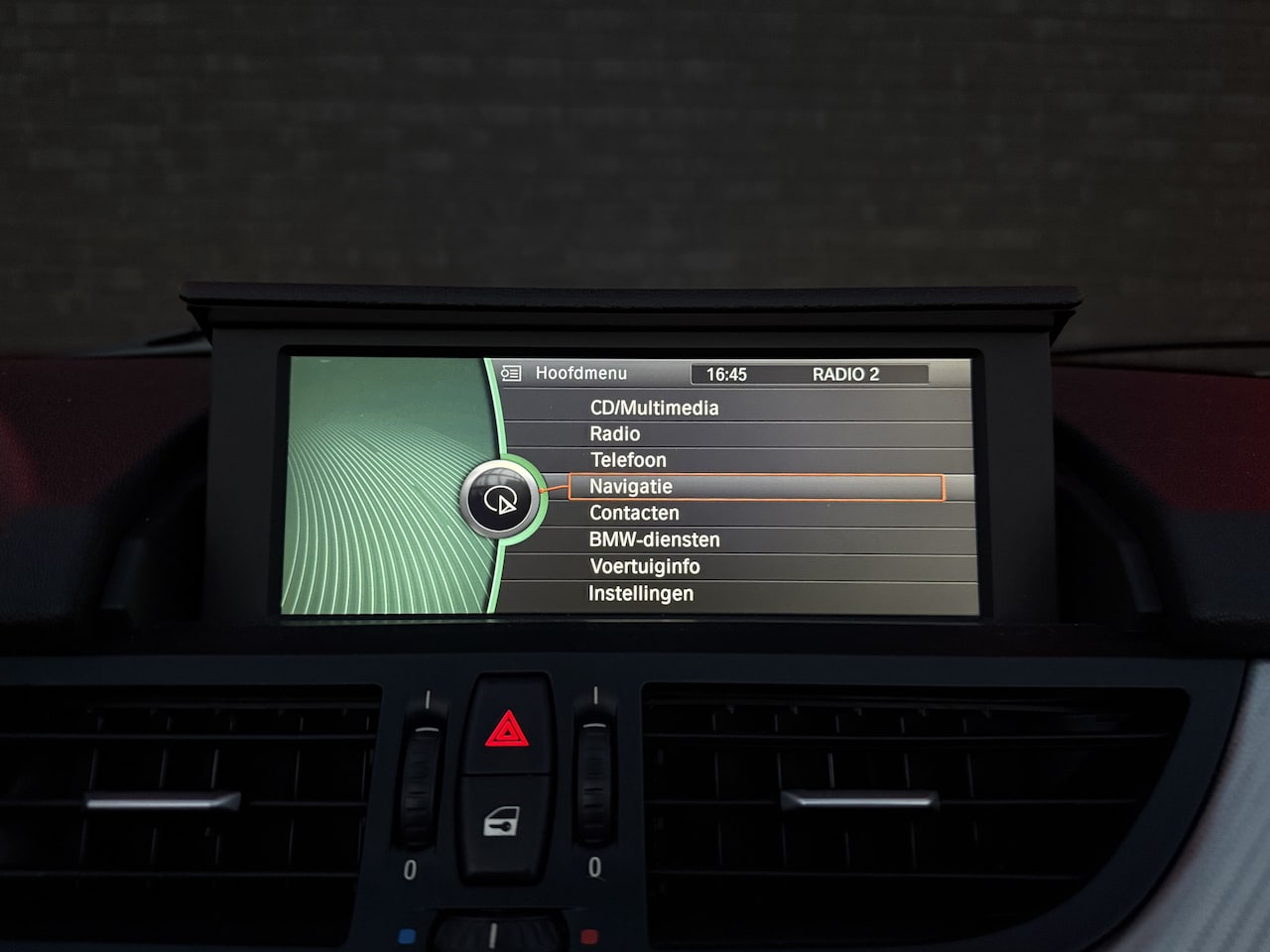Image resolution: width=1270 pixels, height=952 pixels.
Task: Show the Voertuiginfo vehicle information
Action: point(644,566)
